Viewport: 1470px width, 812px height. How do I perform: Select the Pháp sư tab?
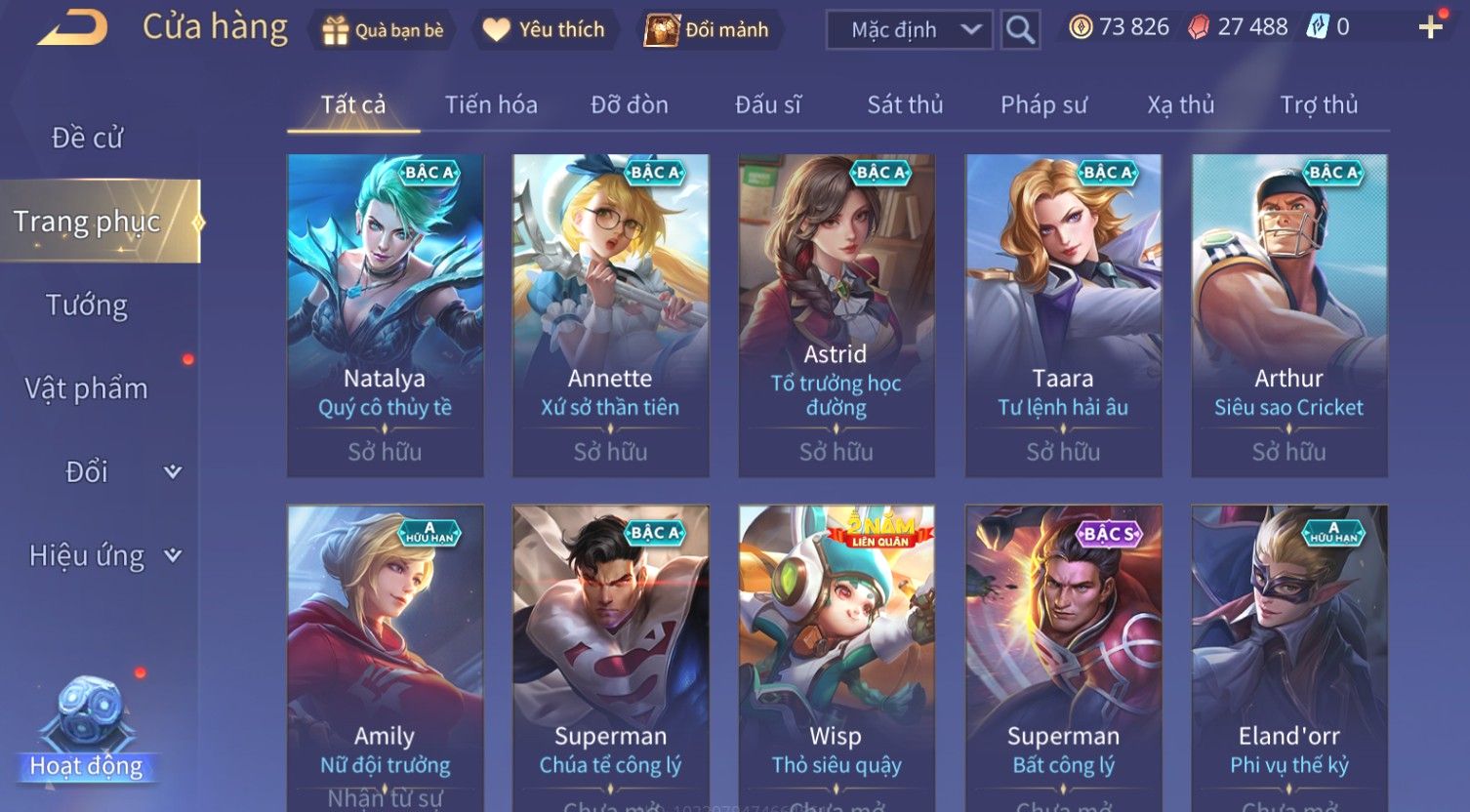pos(1043,104)
